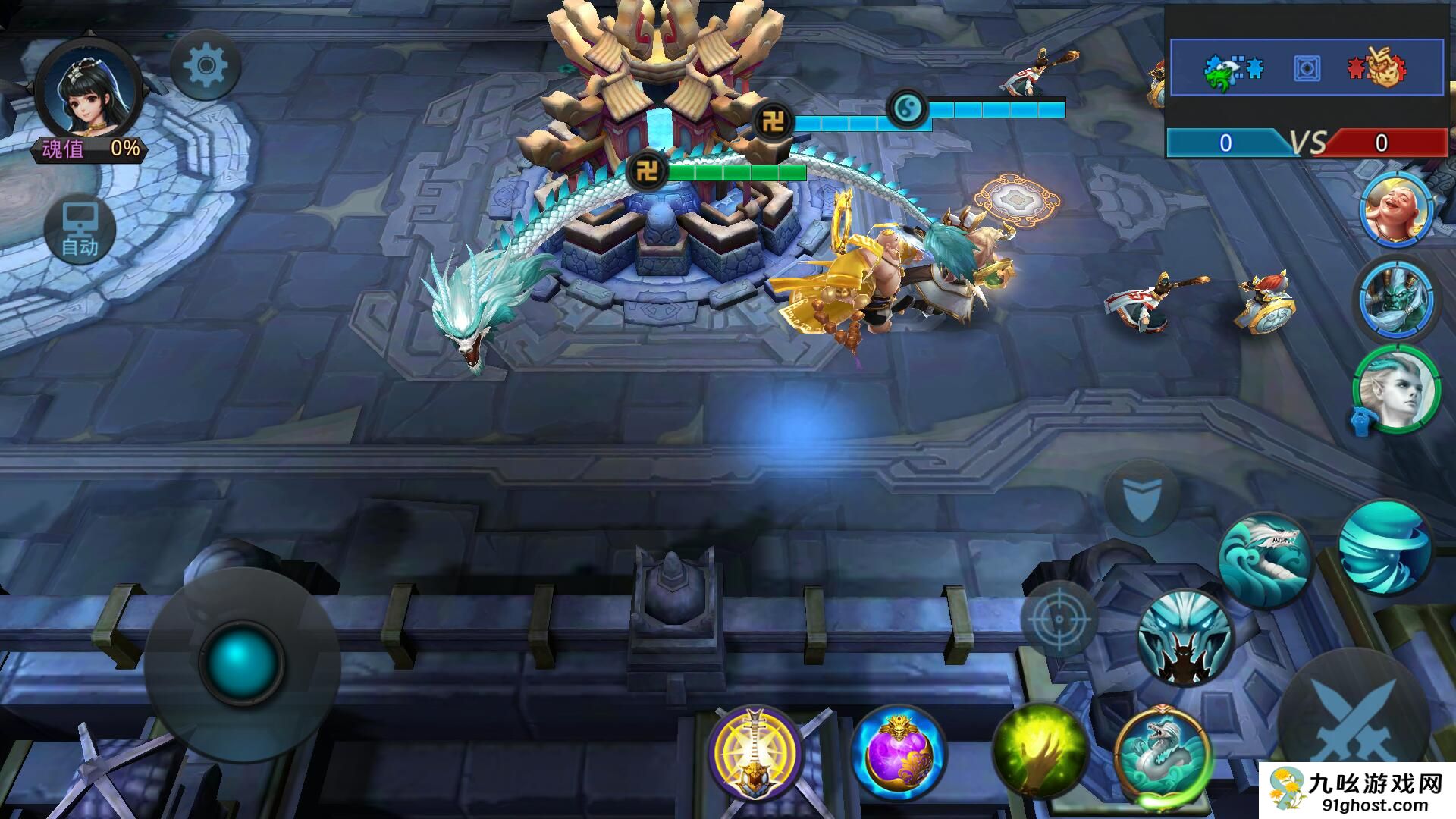Open the gear settings menu
The height and width of the screenshot is (819, 1456).
tap(206, 66)
